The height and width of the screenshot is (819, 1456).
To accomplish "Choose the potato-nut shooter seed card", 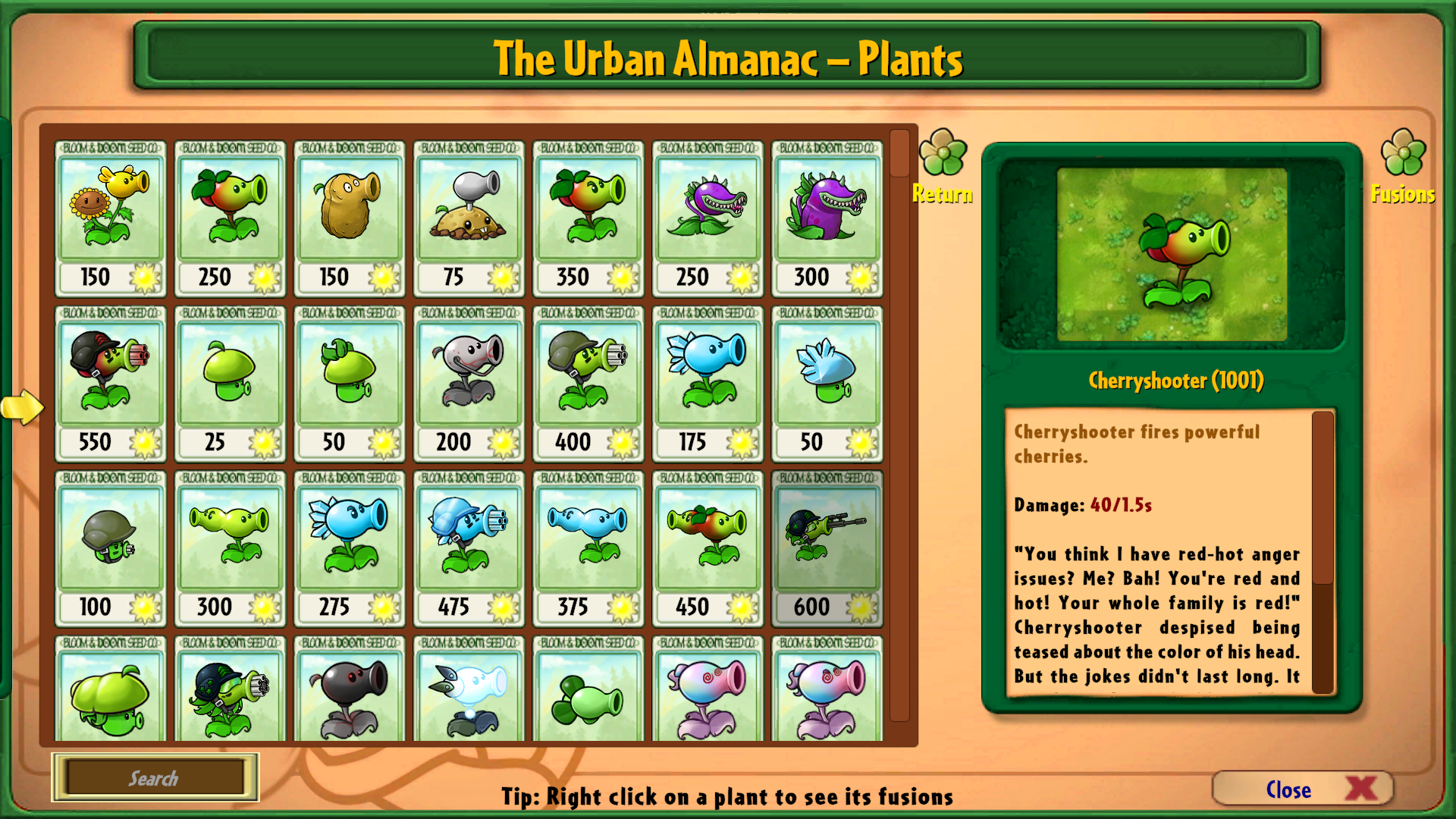I will coord(350,218).
